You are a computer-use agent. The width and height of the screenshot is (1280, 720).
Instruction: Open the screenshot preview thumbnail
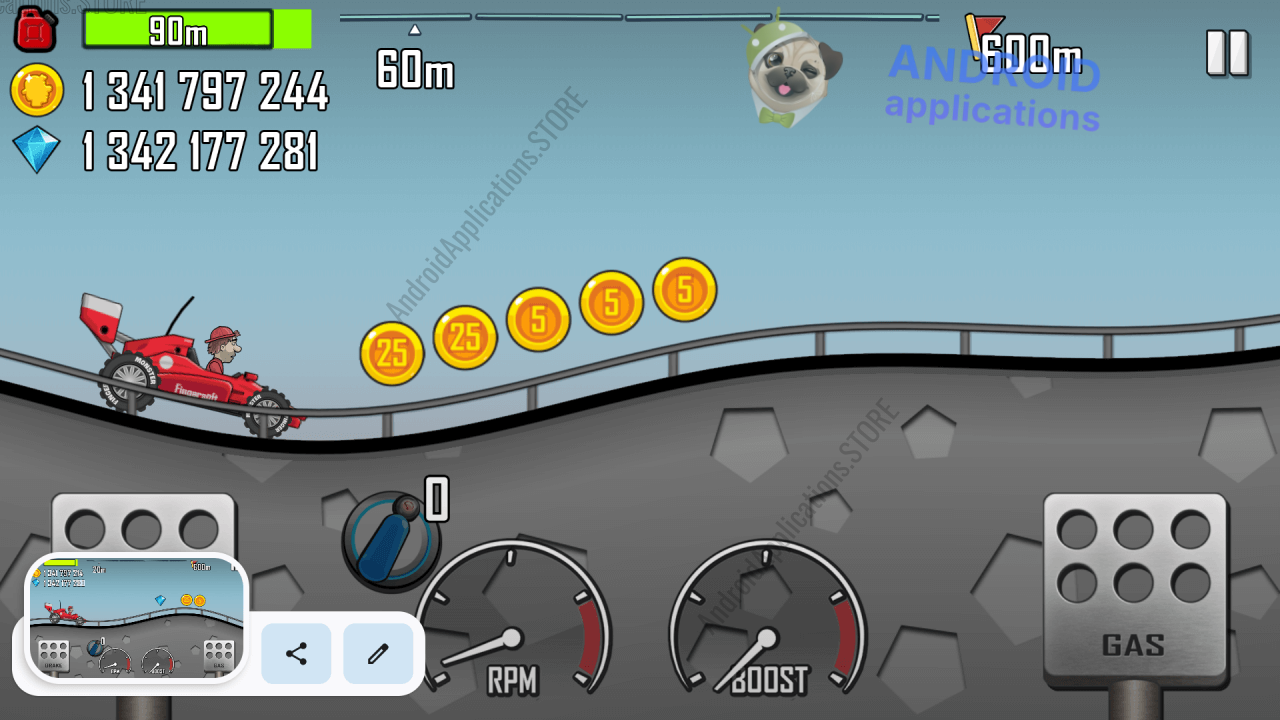click(136, 618)
